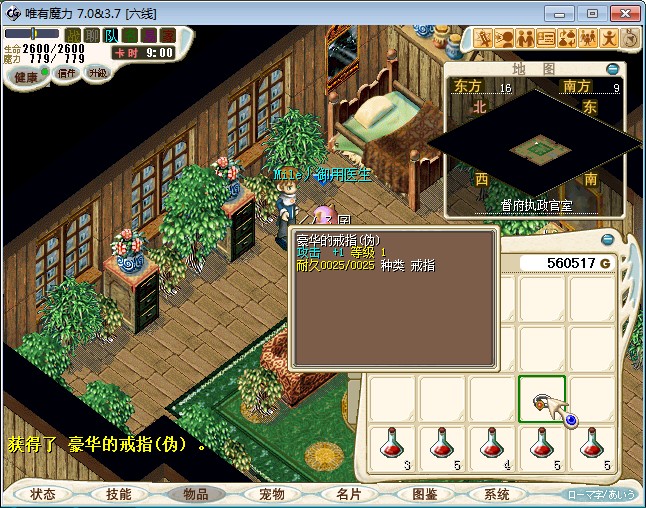
Task: Select the red potion stack of 3
Action: 393,446
